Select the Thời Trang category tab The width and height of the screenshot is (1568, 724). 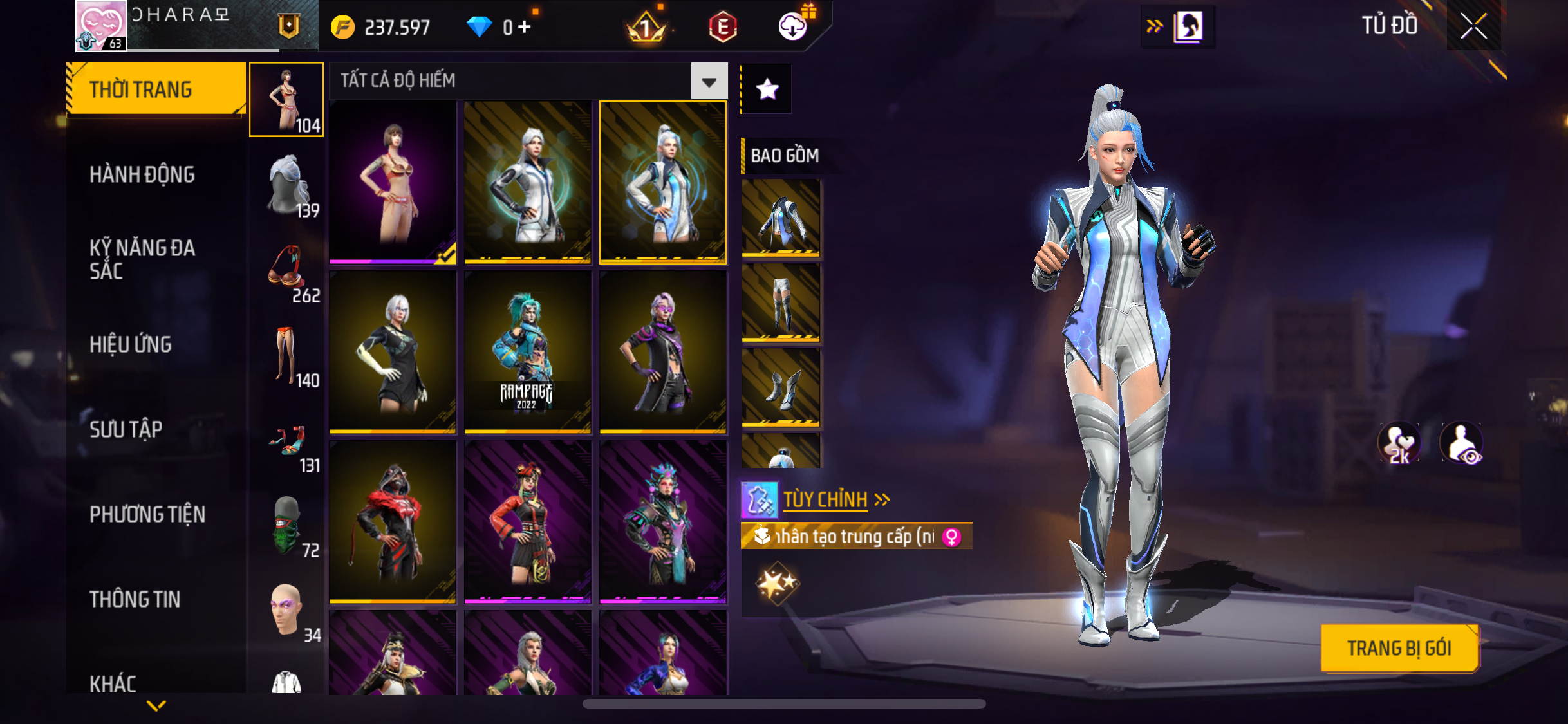click(156, 89)
